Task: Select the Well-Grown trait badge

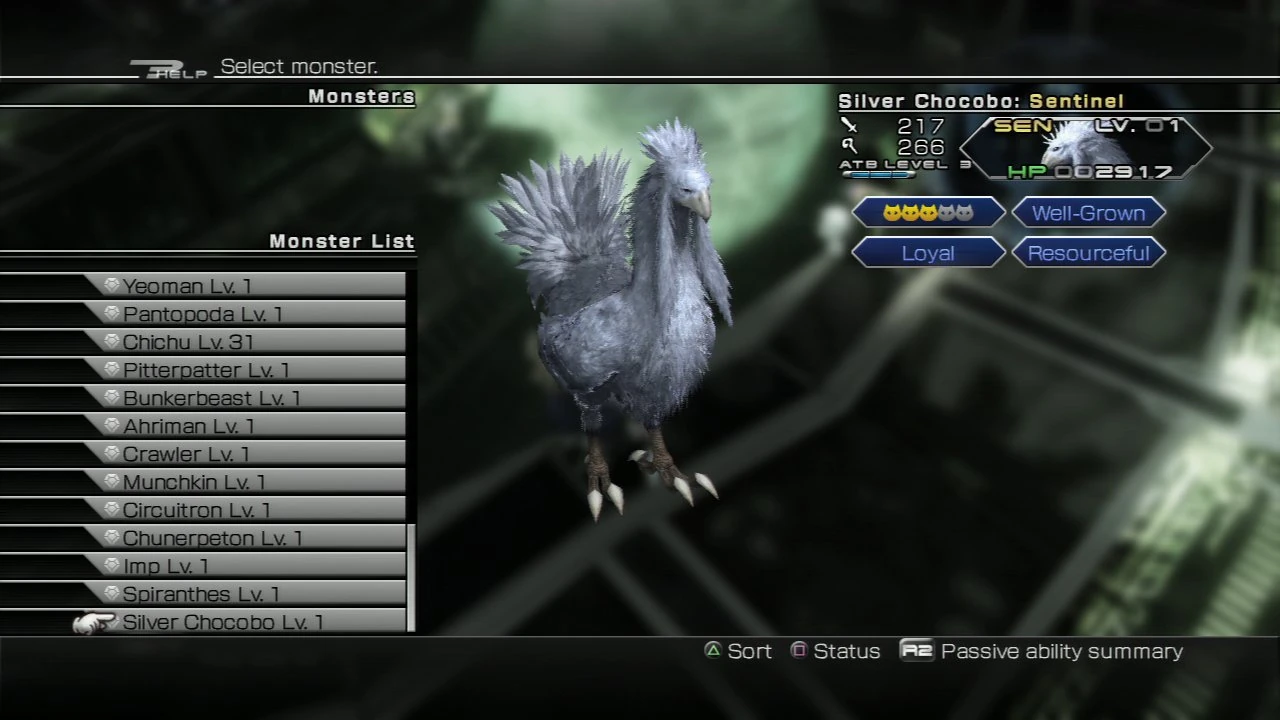Action: click(1088, 212)
